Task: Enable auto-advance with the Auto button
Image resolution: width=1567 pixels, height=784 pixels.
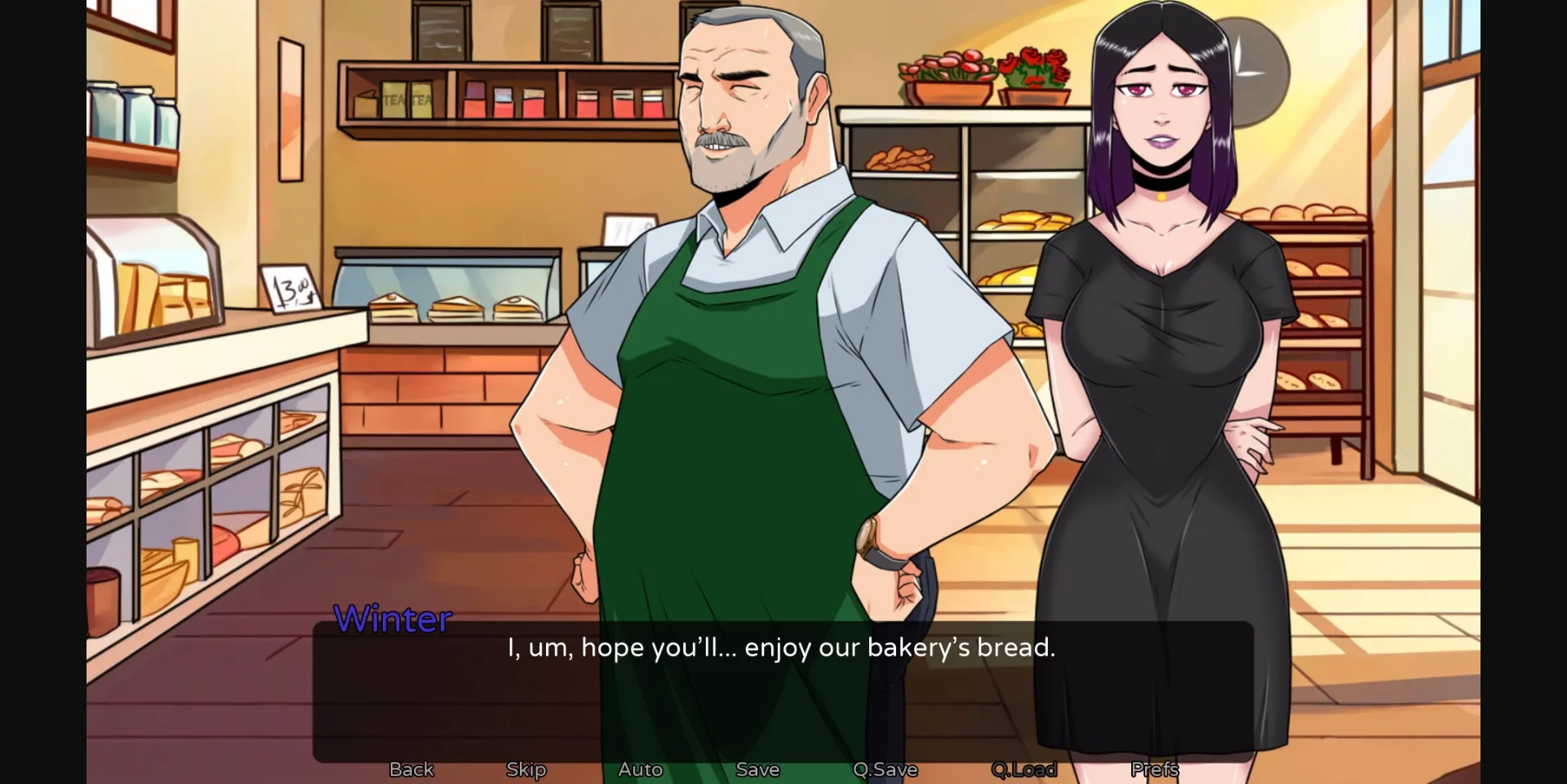Action: [x=641, y=768]
